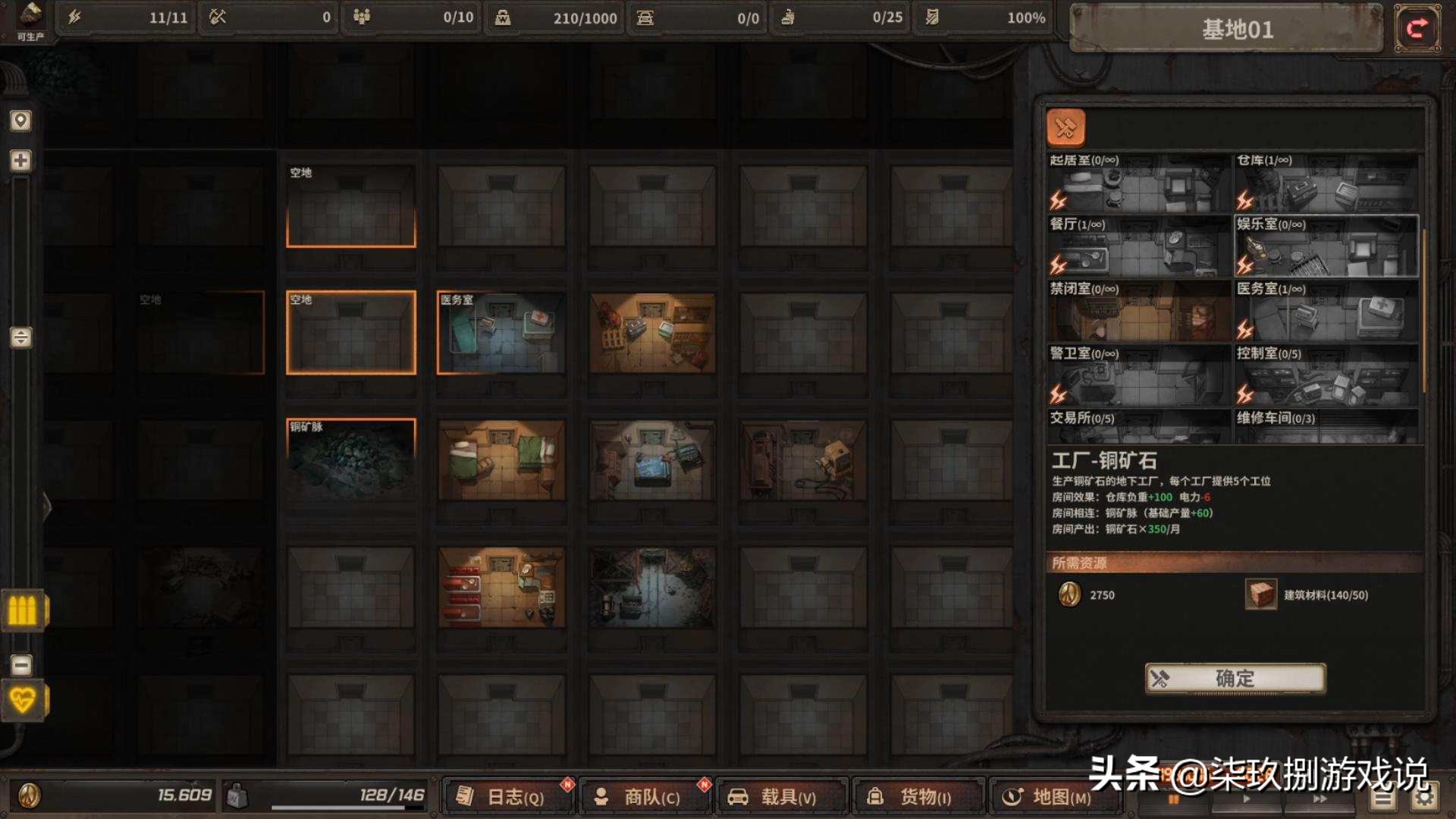Select the 起居室 room option
Viewport: 1456px width, 819px height.
click(x=1138, y=183)
